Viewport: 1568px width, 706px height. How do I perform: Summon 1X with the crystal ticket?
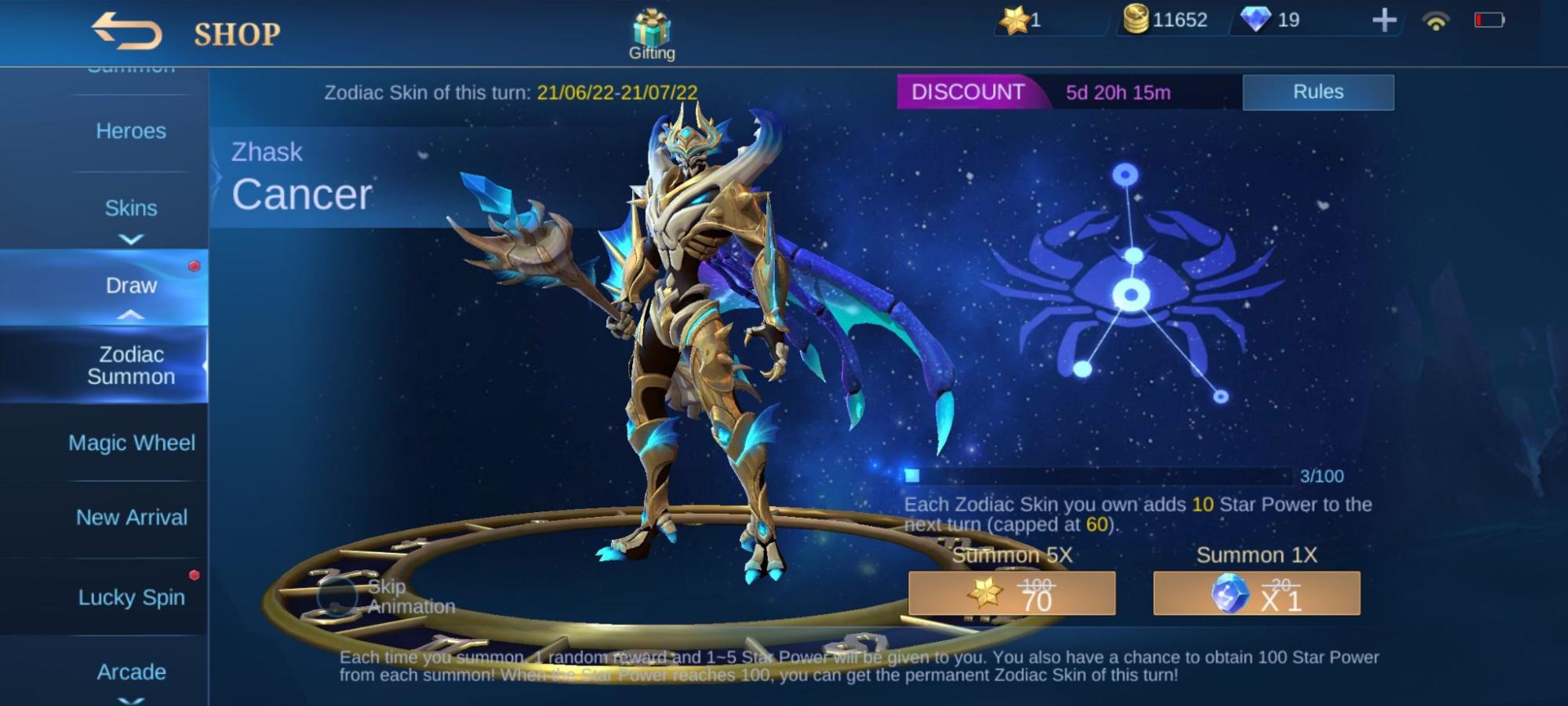click(1256, 594)
